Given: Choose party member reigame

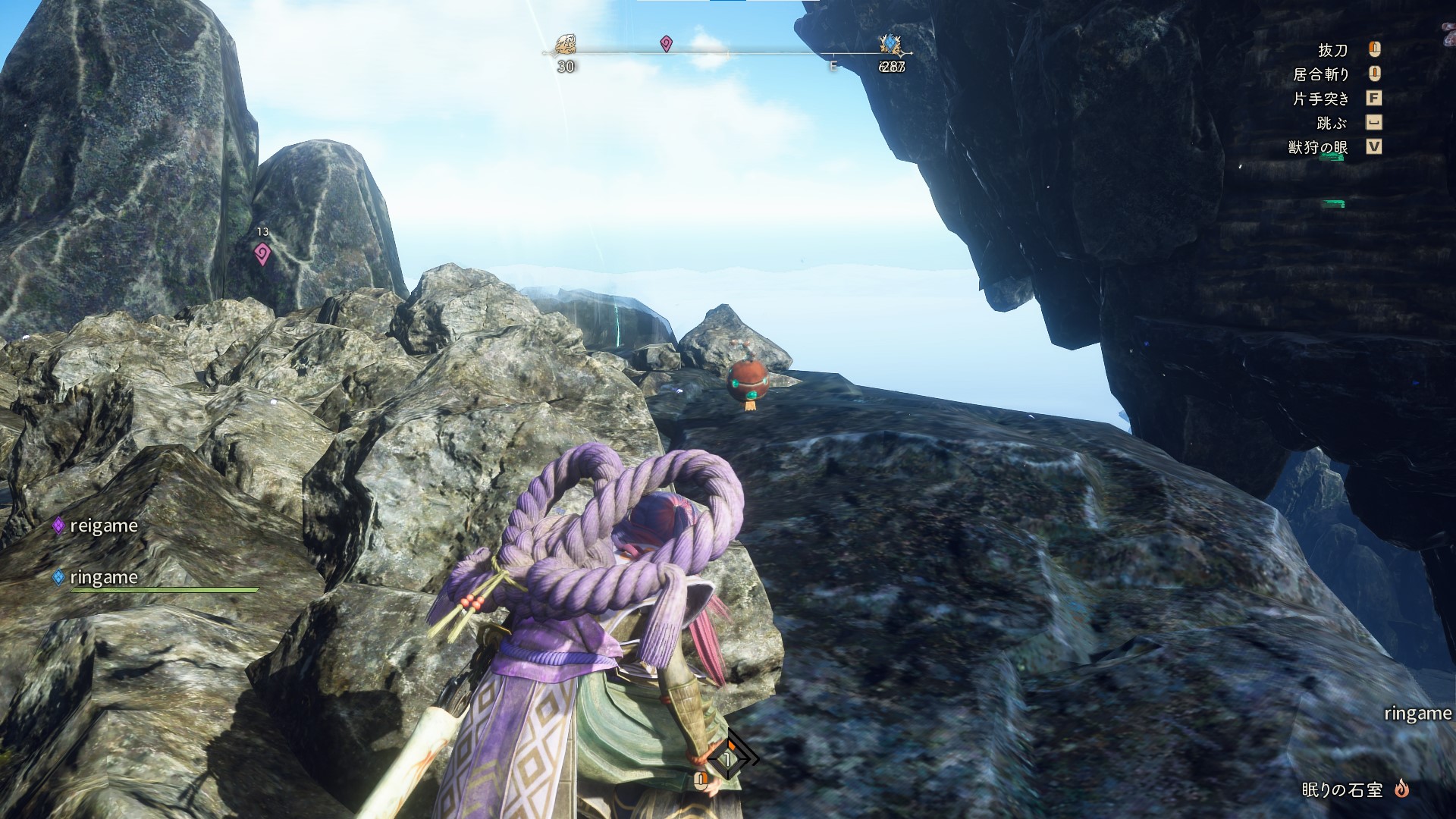Looking at the screenshot, I should click(x=103, y=526).
